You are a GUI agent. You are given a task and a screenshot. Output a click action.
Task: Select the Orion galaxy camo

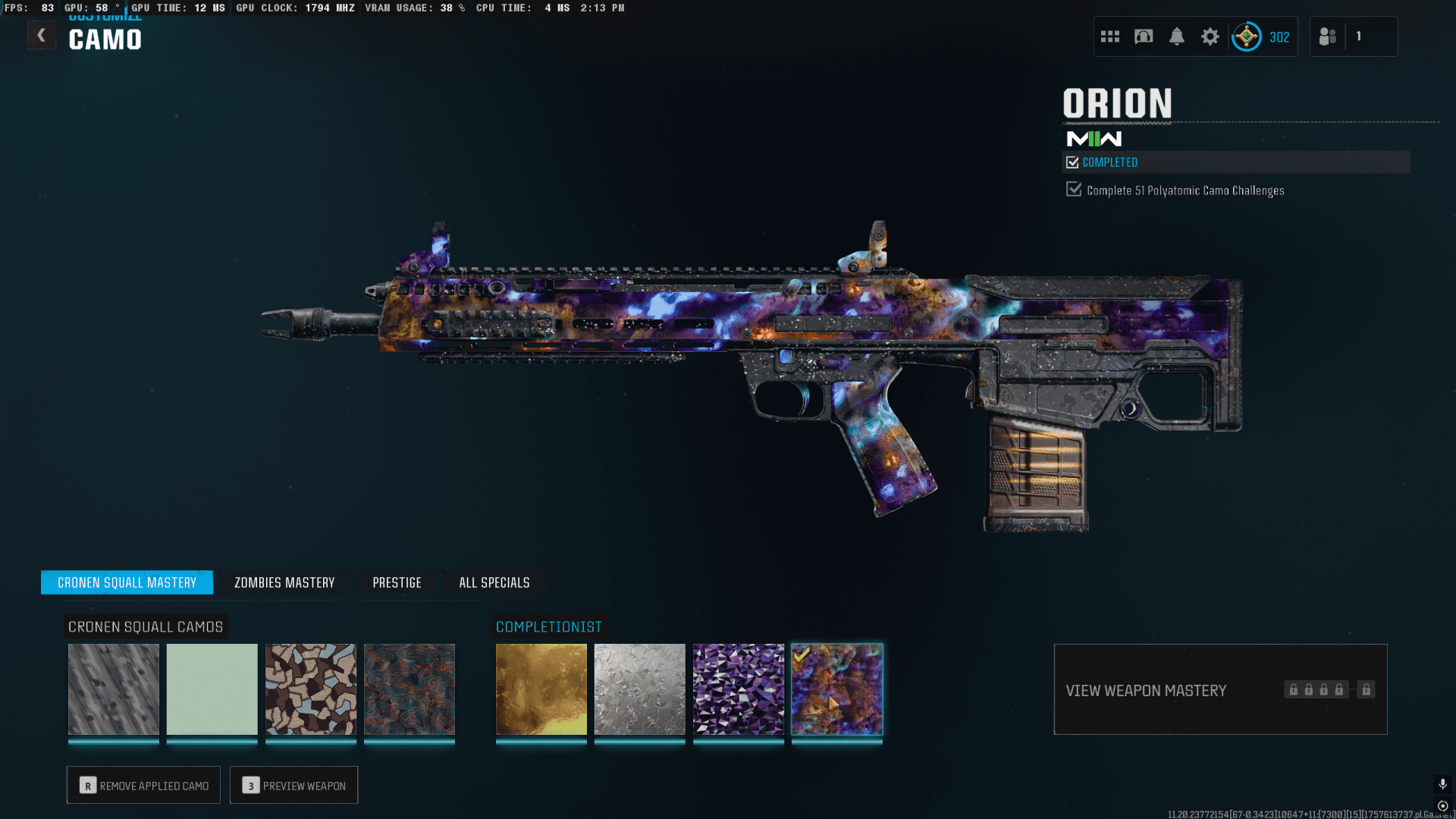[x=837, y=689]
